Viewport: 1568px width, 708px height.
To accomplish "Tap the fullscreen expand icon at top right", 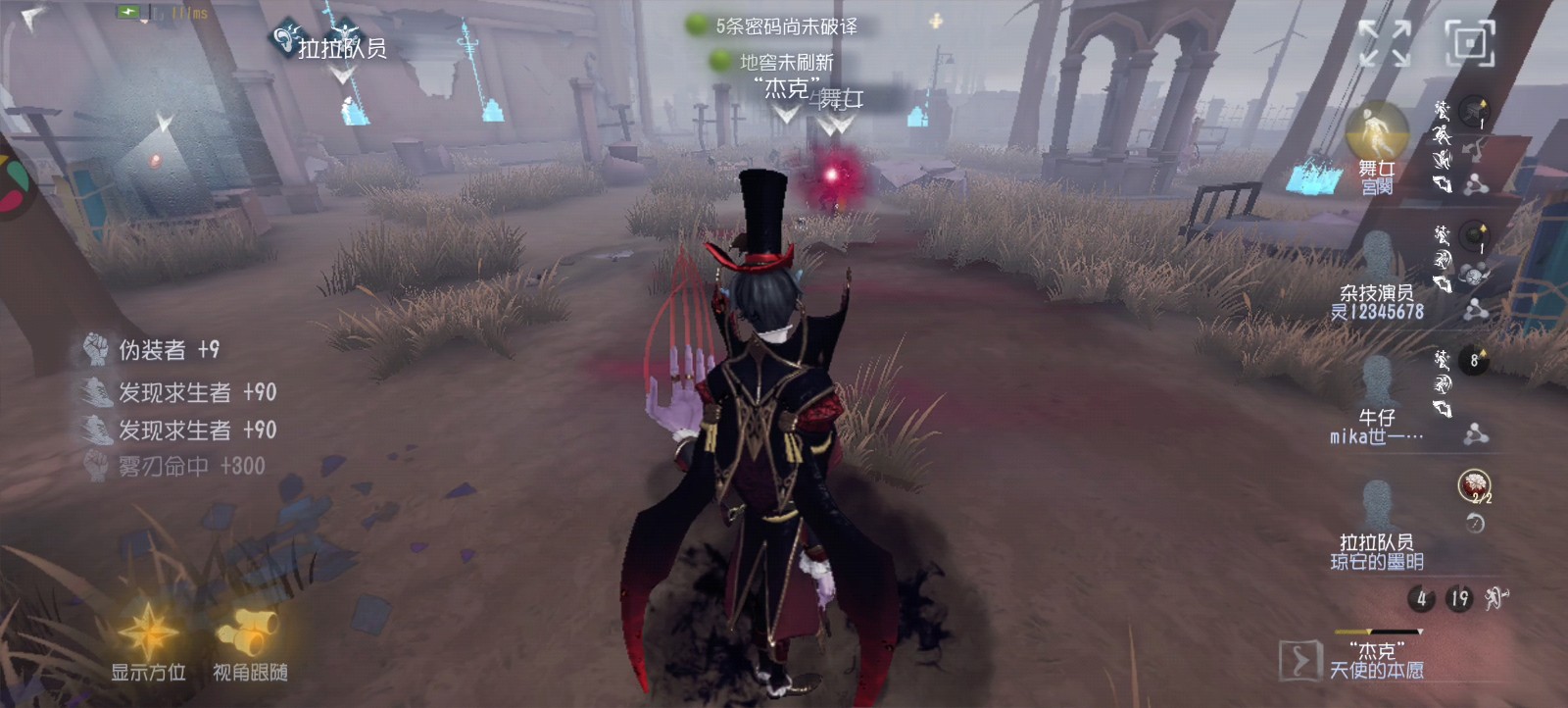I will [1384, 42].
